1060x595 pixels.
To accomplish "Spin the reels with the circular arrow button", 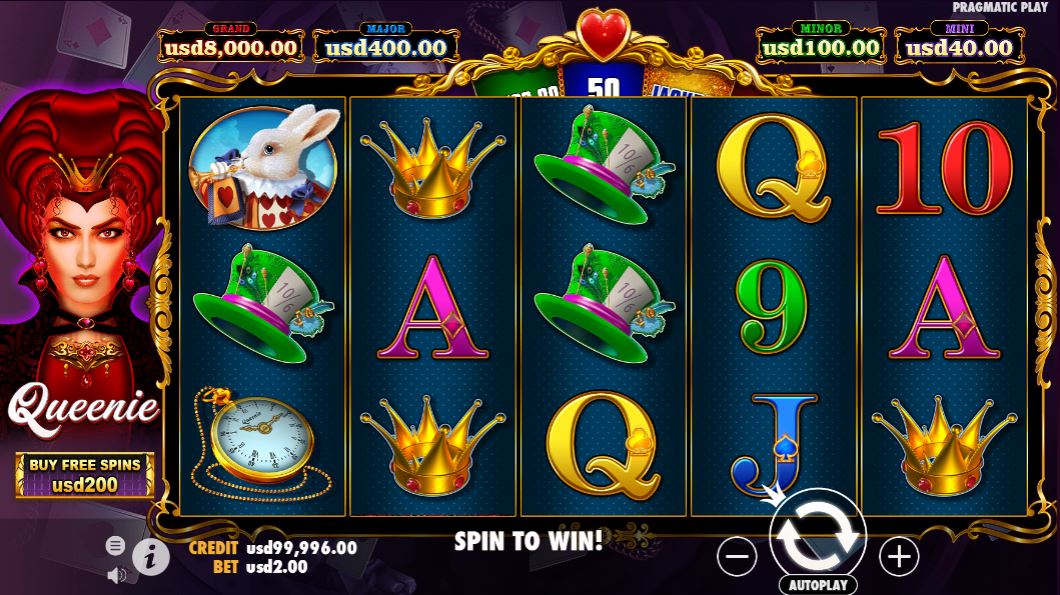I will [x=818, y=534].
